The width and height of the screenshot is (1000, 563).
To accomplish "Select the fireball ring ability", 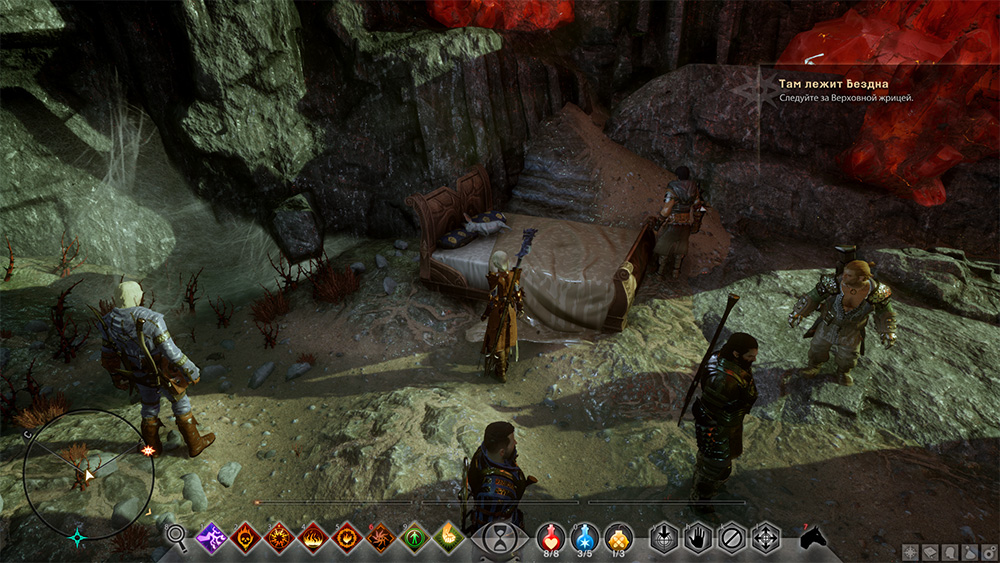I will point(348,538).
